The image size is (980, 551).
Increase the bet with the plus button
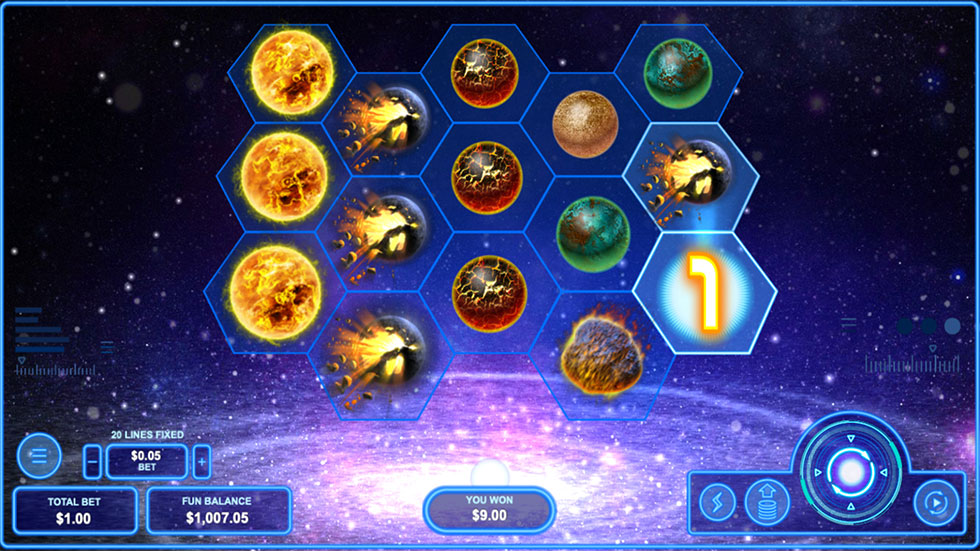[x=201, y=461]
